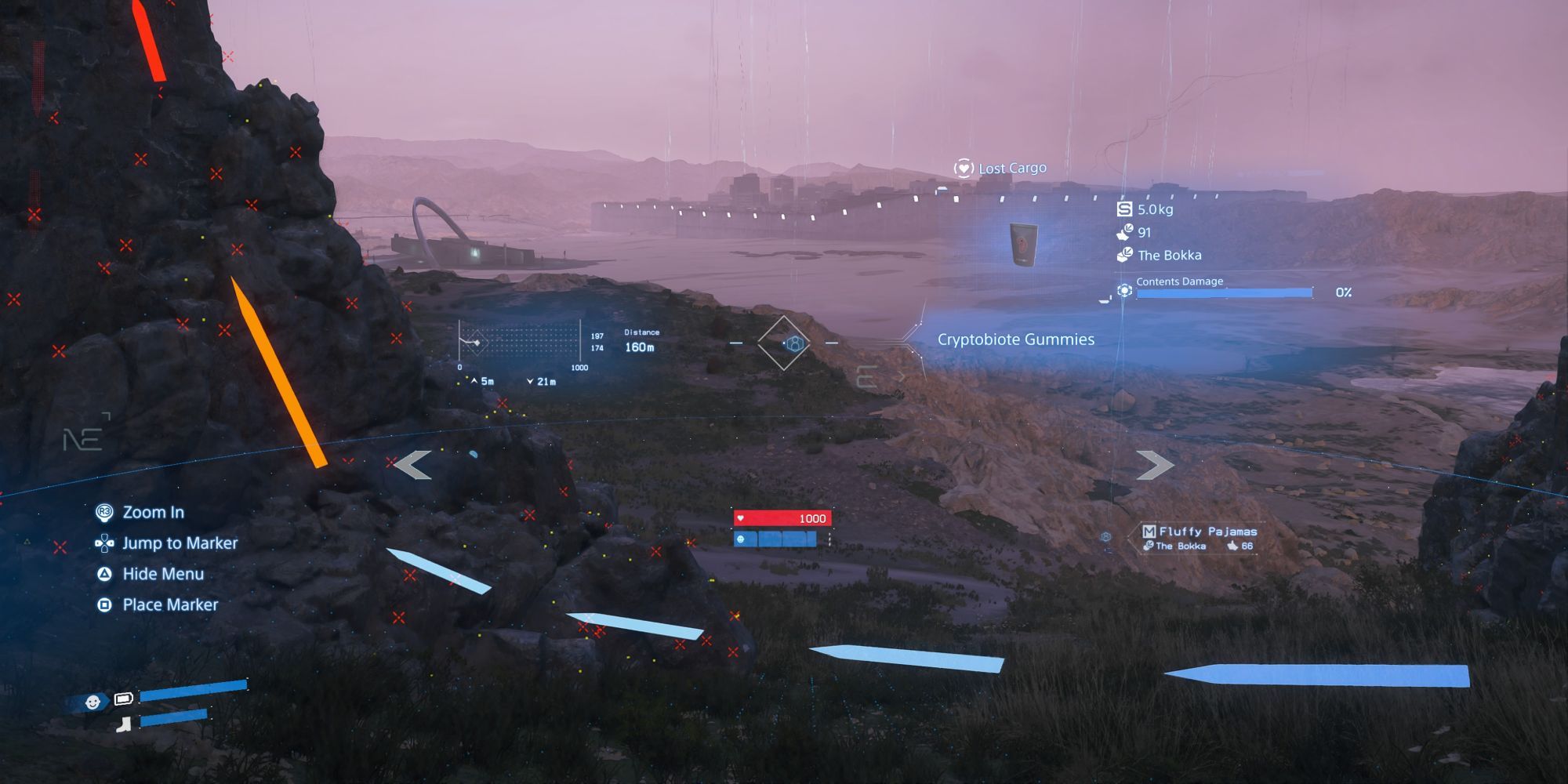The image size is (1568, 784).
Task: Click the likes thumbs-up icon showing 91
Action: (x=1123, y=233)
